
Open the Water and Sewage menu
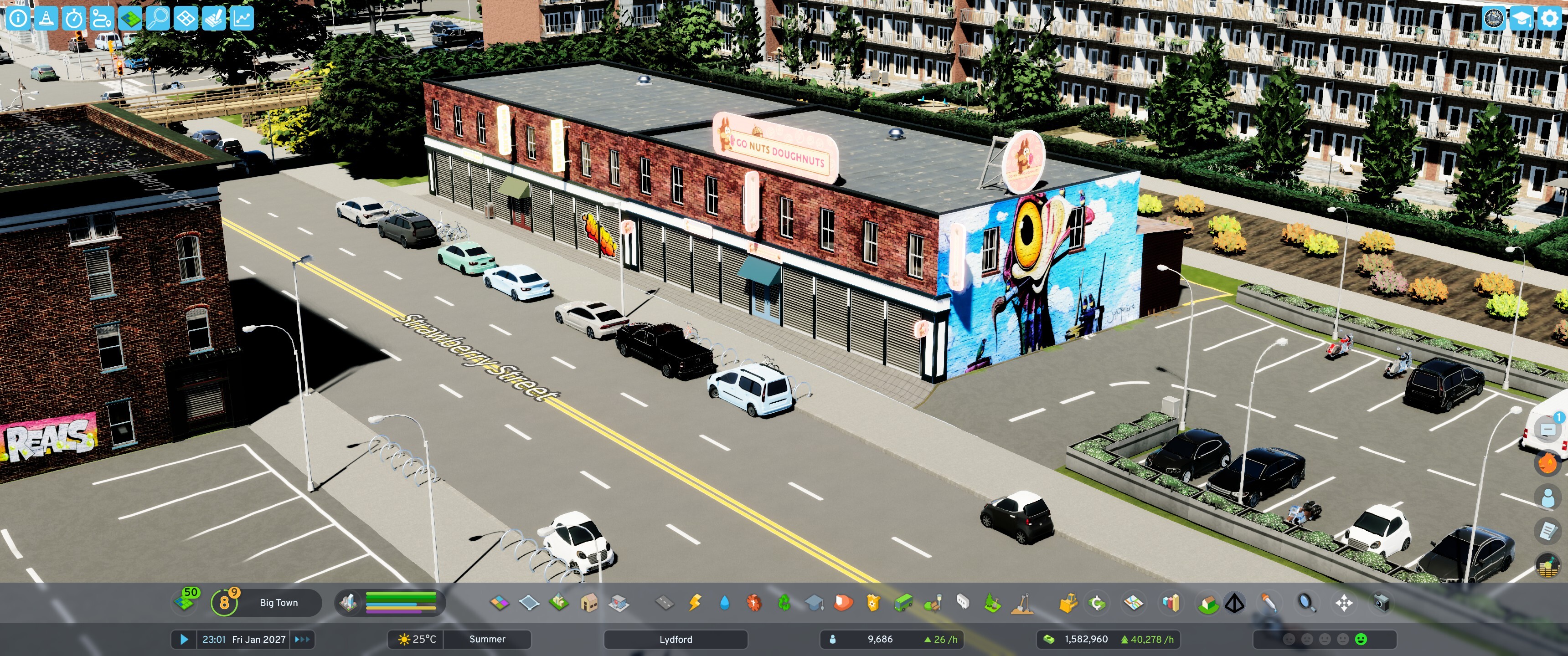click(724, 602)
